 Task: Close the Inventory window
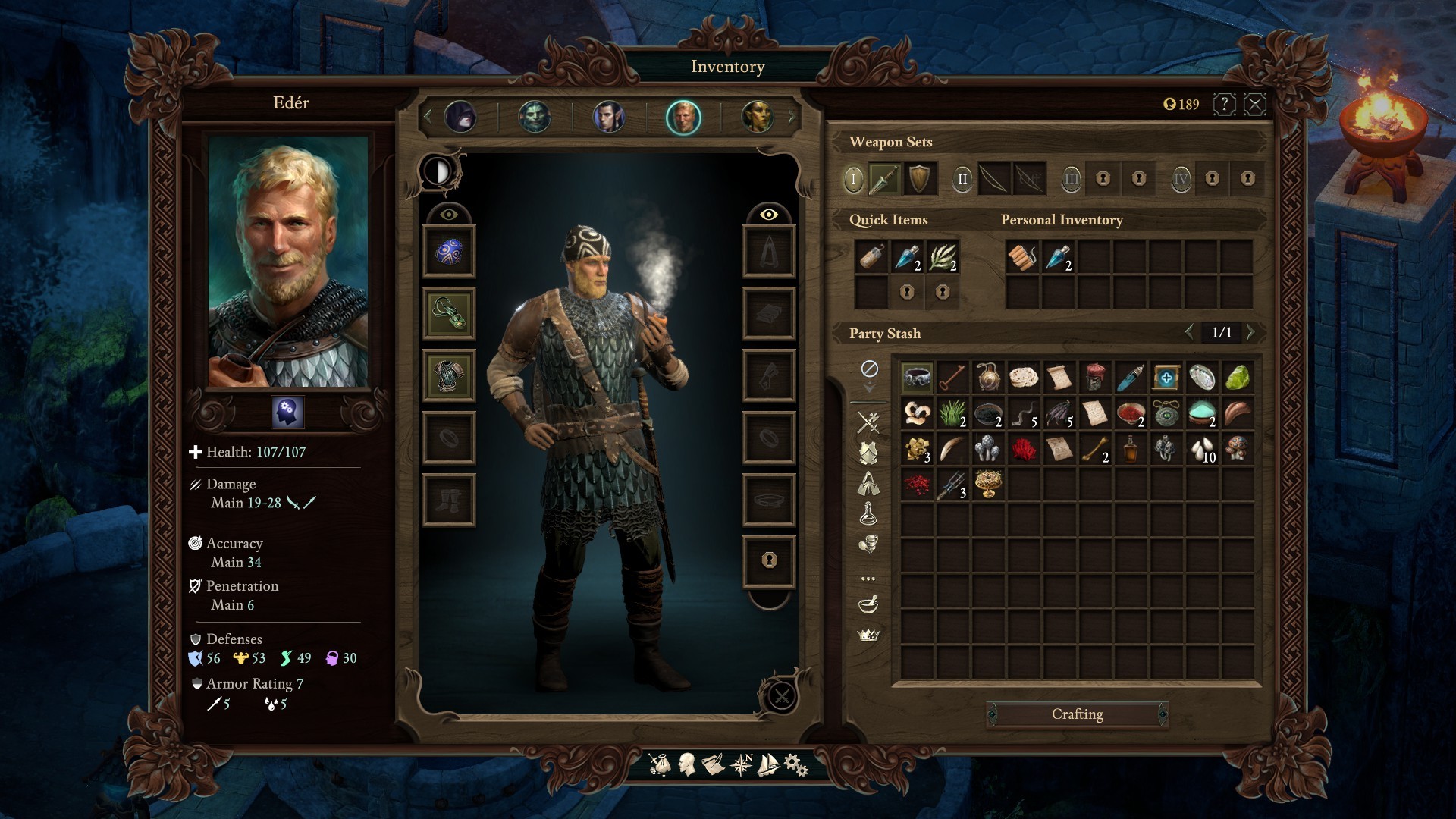pyautogui.click(x=1255, y=104)
